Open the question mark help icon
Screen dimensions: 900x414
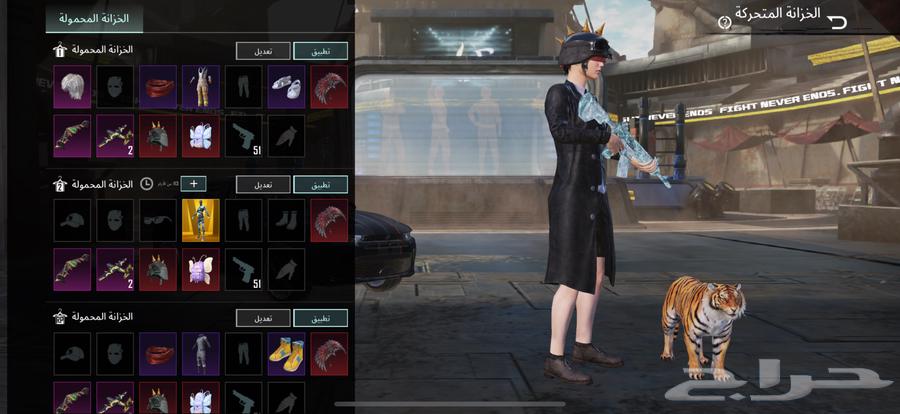point(725,22)
